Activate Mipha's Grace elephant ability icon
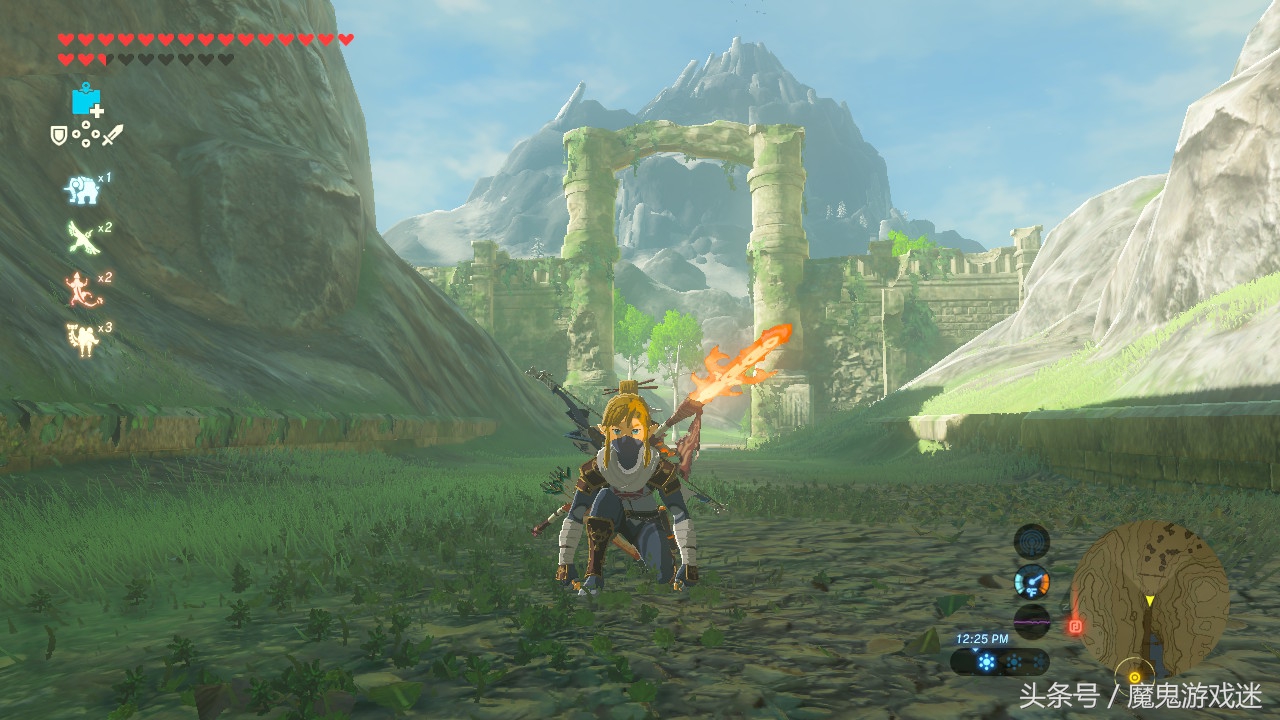 click(x=81, y=189)
